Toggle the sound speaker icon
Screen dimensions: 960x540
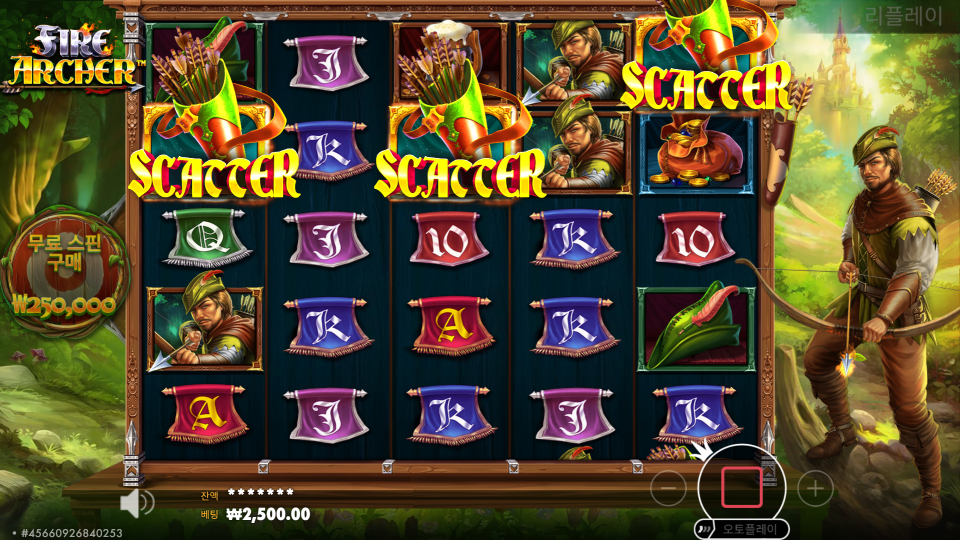coord(136,502)
